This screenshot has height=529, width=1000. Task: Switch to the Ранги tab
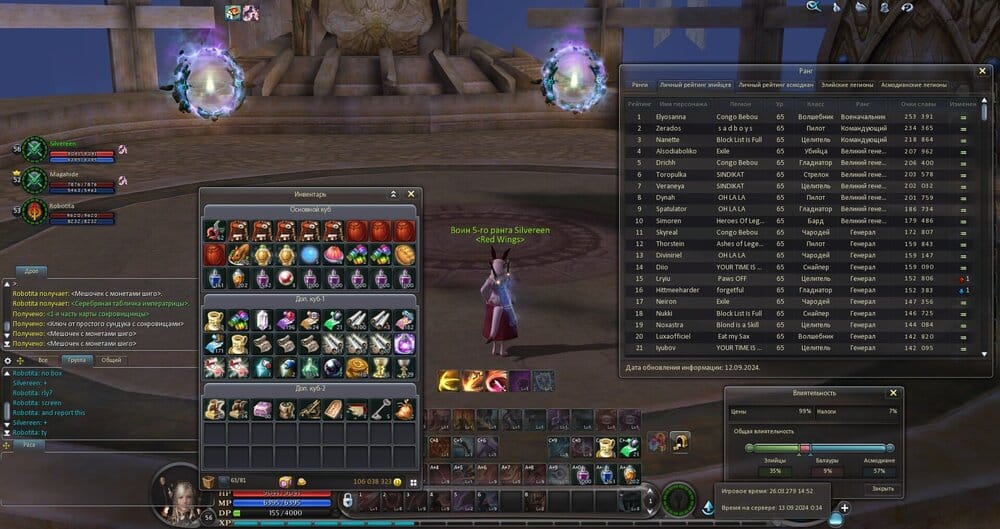coord(640,85)
